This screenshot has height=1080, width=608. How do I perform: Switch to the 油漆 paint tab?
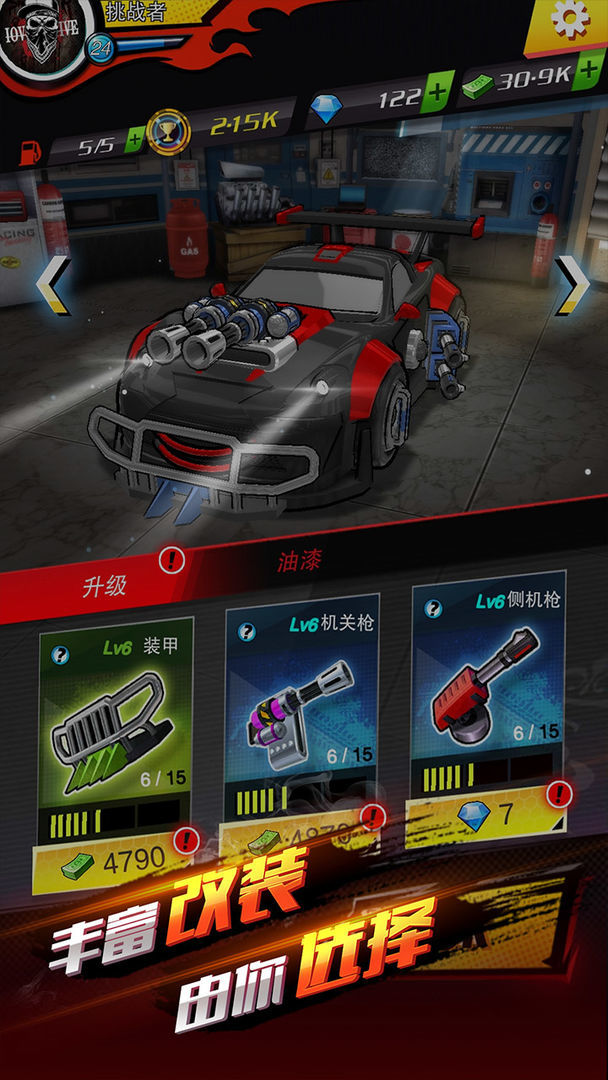click(299, 562)
